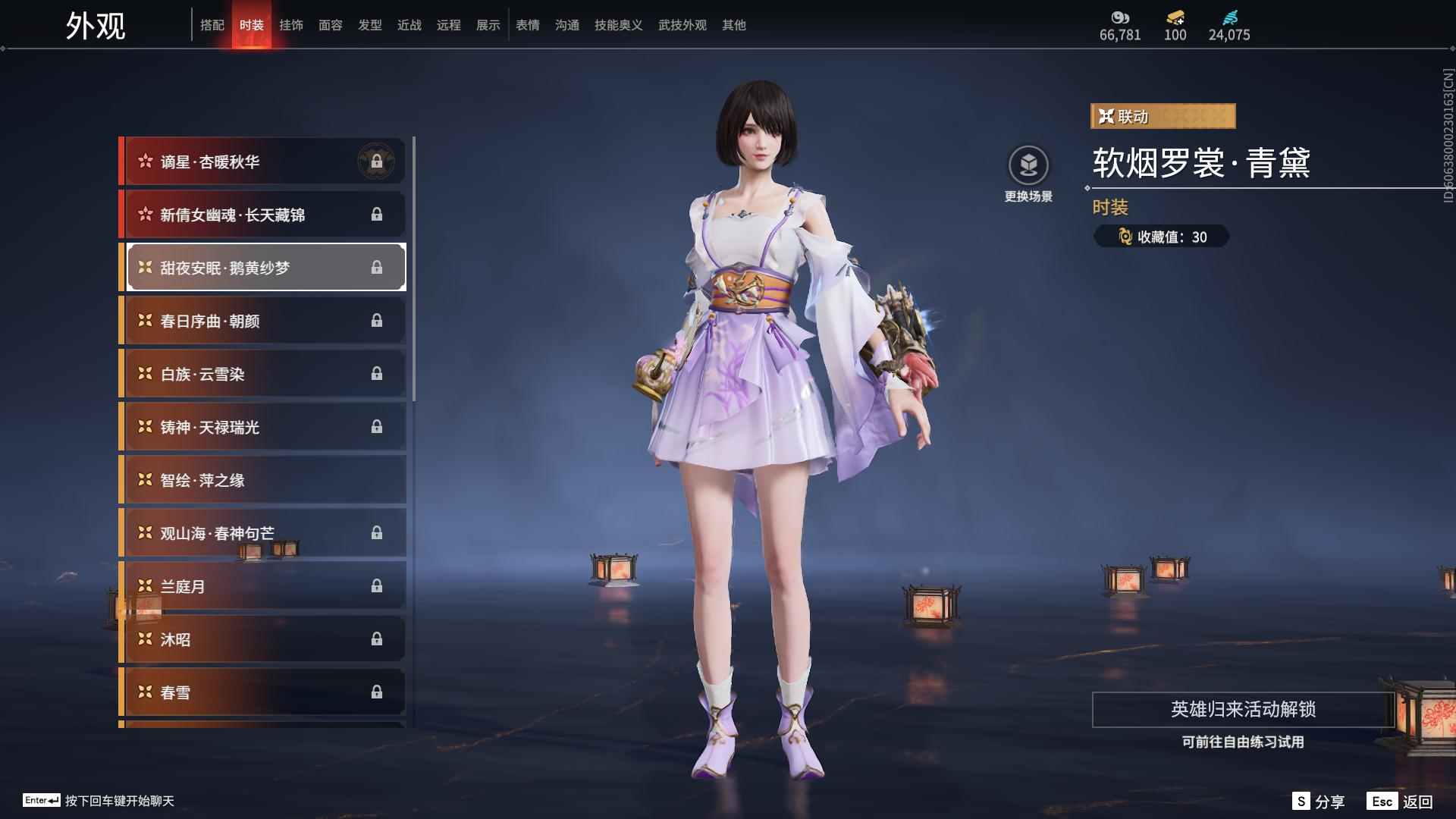Image resolution: width=1456 pixels, height=819 pixels.
Task: Open the 技能奥义 tab
Action: tap(619, 25)
